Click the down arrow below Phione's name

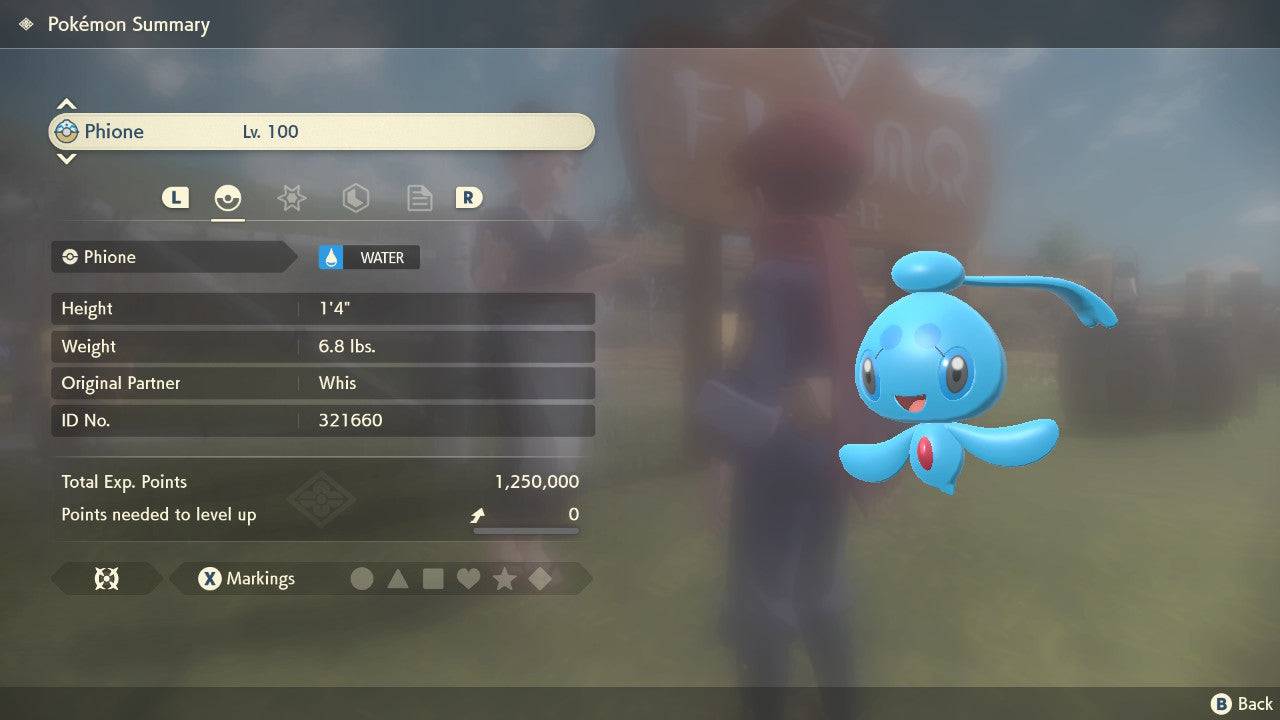pos(66,159)
